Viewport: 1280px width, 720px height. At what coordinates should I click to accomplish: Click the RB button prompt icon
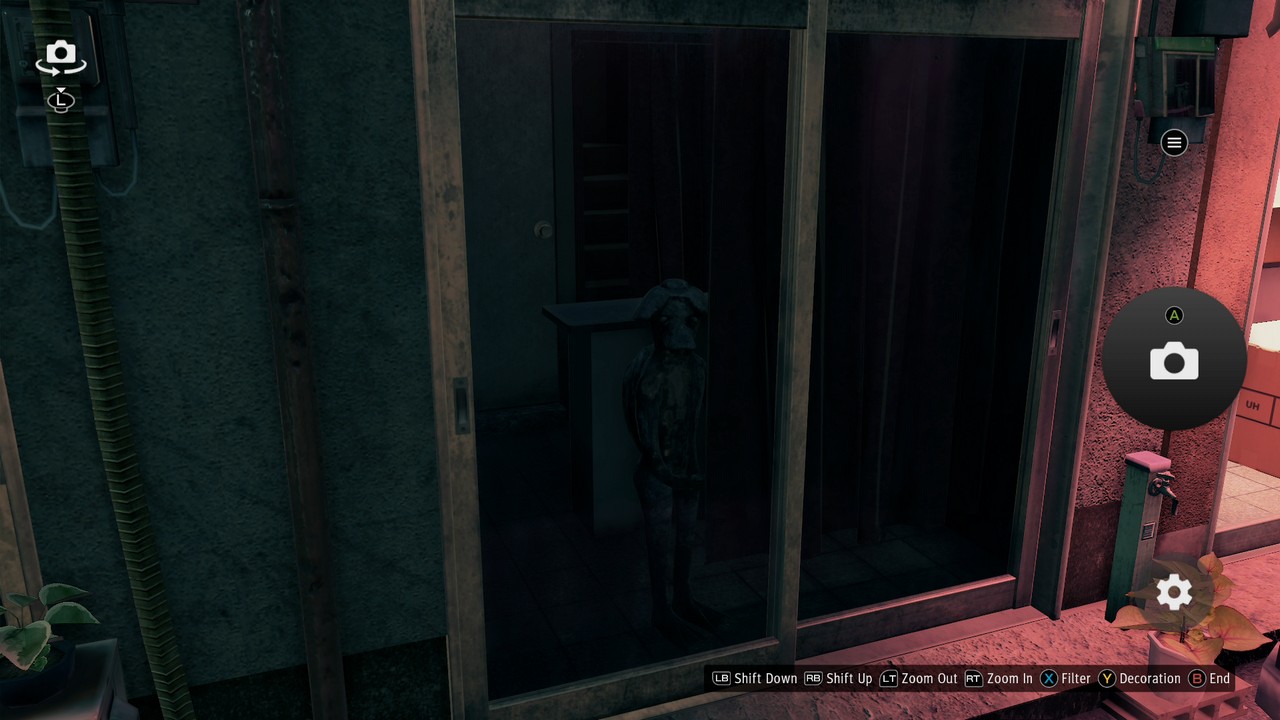point(814,678)
